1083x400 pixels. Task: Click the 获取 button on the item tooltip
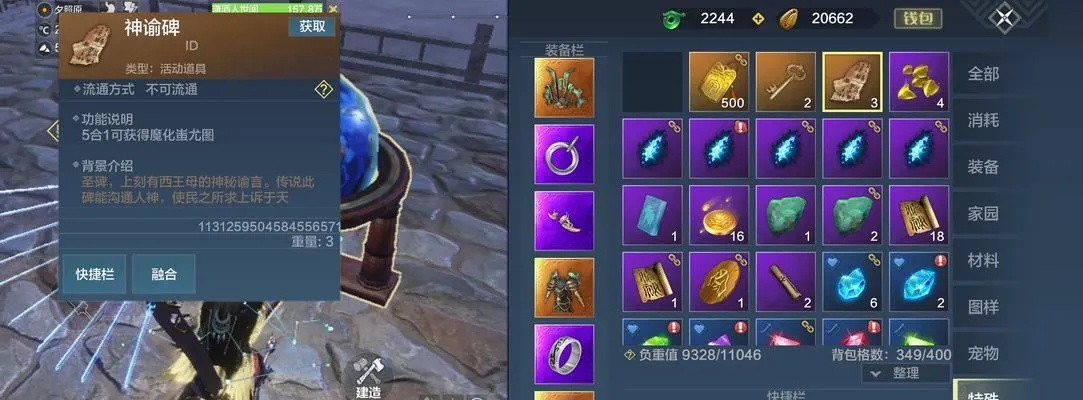tap(311, 27)
